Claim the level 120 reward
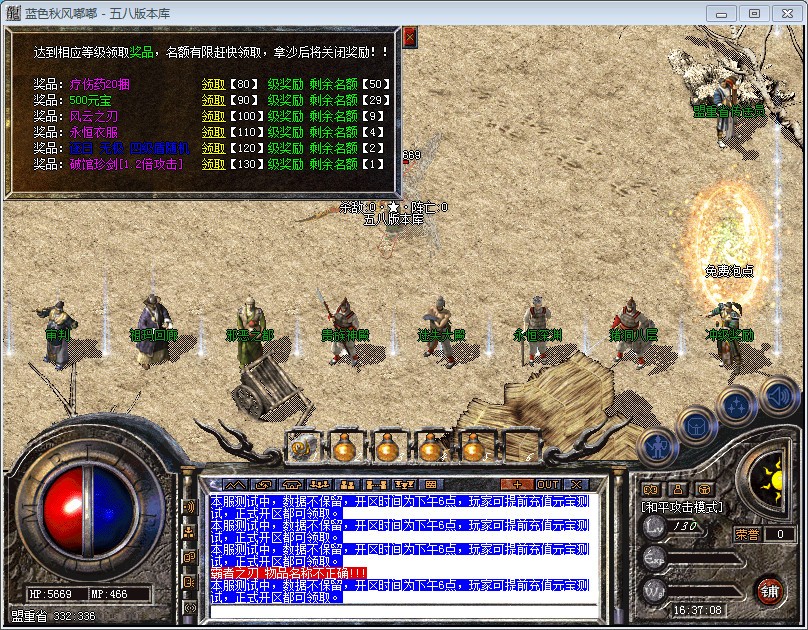Screen dimensions: 808x630 213,148
